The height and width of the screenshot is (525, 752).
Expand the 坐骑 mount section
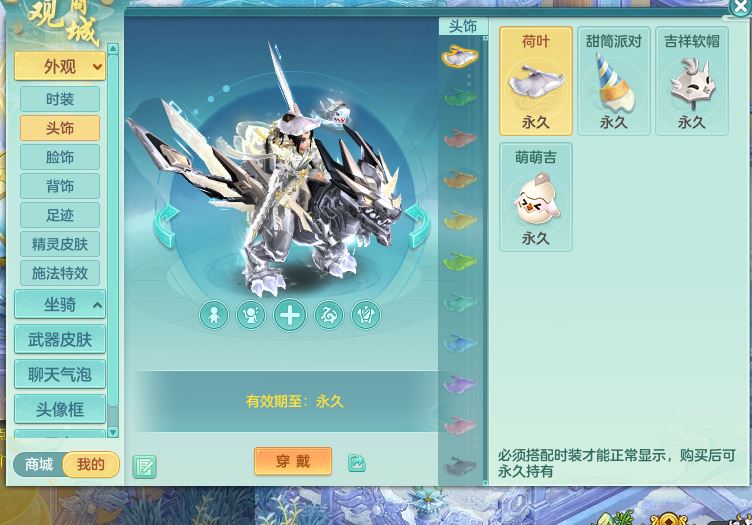tap(60, 305)
